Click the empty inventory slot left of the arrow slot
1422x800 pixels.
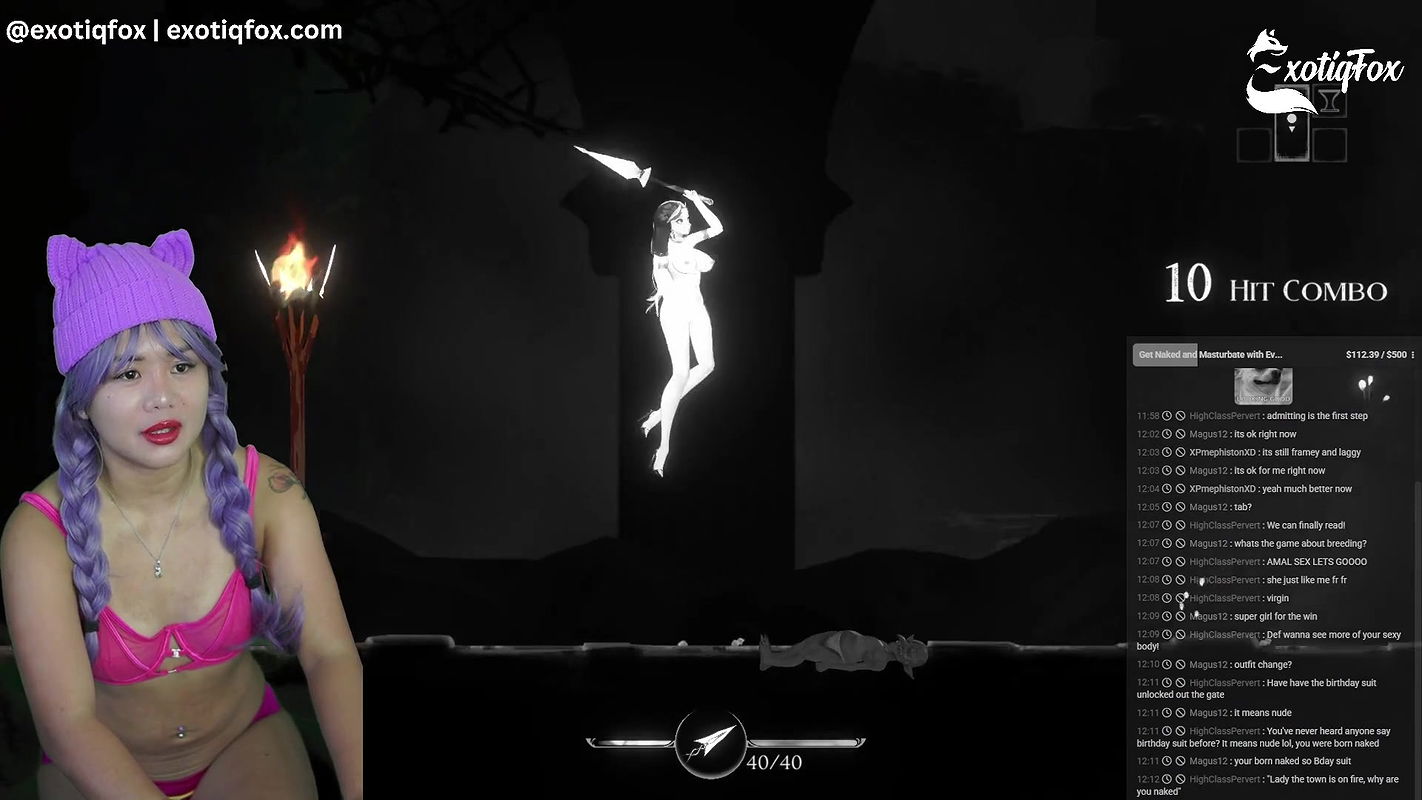point(1253,145)
